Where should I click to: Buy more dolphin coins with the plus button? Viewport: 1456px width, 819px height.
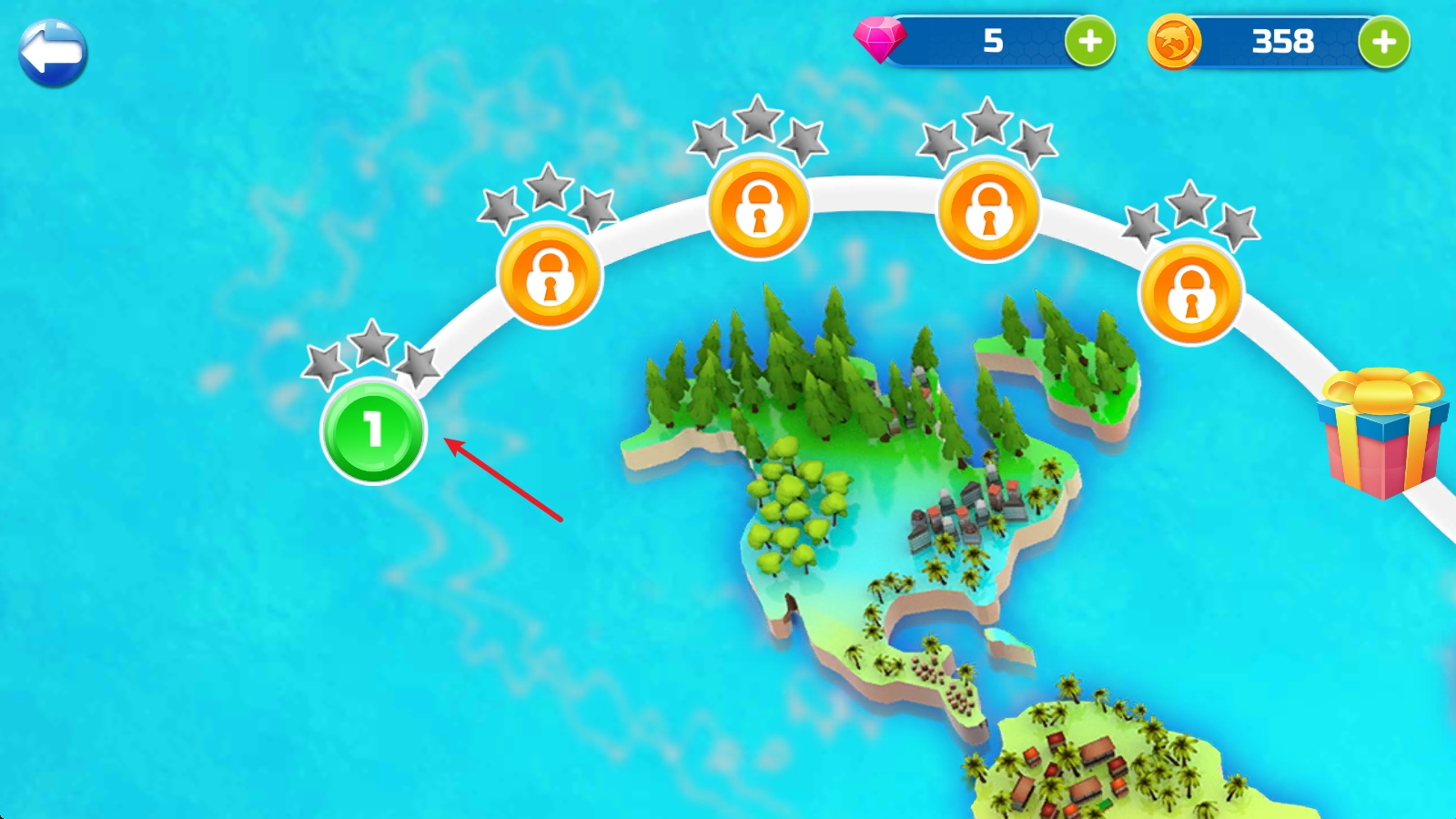click(1383, 41)
